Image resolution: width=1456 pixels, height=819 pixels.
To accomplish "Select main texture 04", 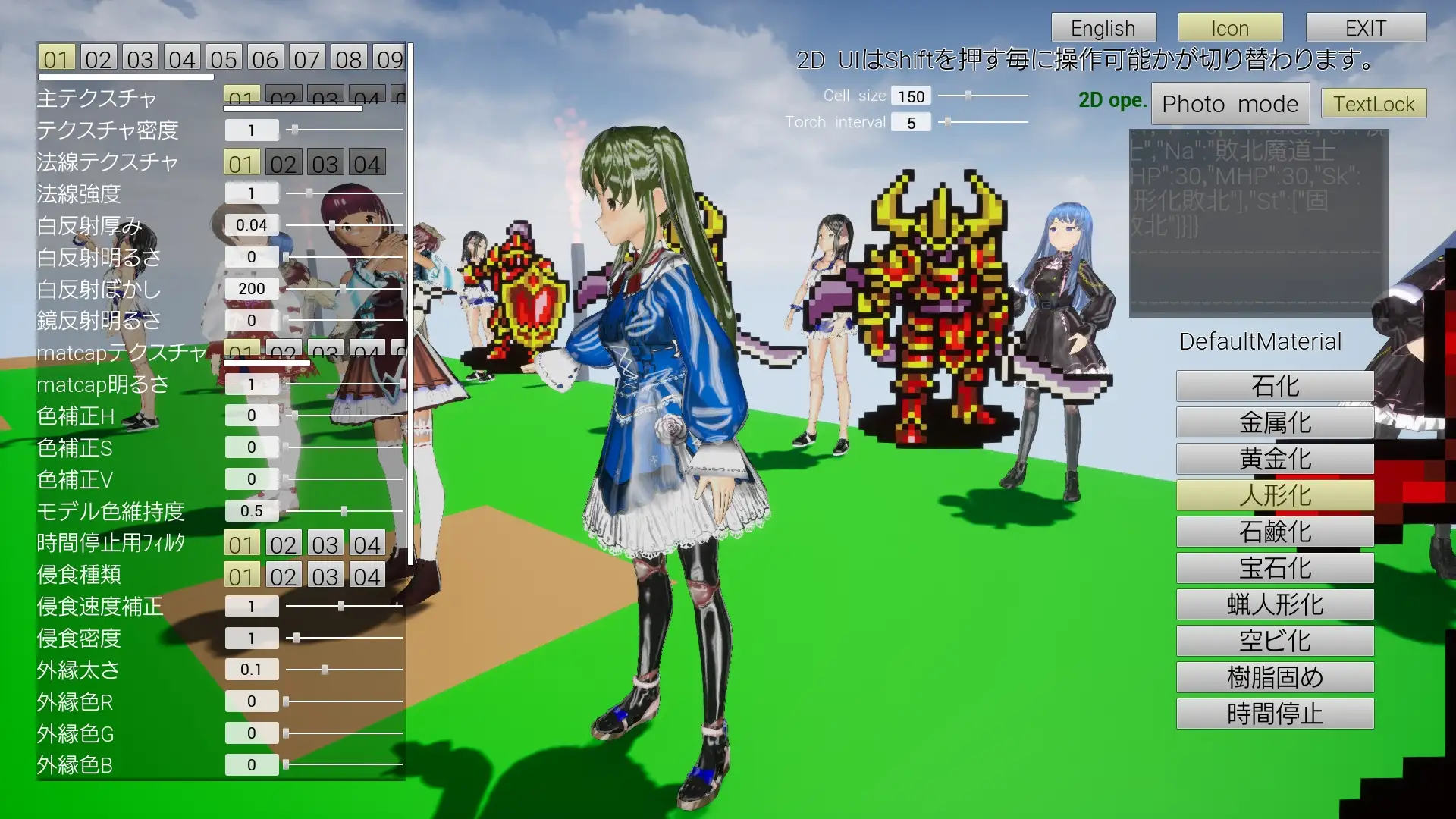I will tap(367, 97).
